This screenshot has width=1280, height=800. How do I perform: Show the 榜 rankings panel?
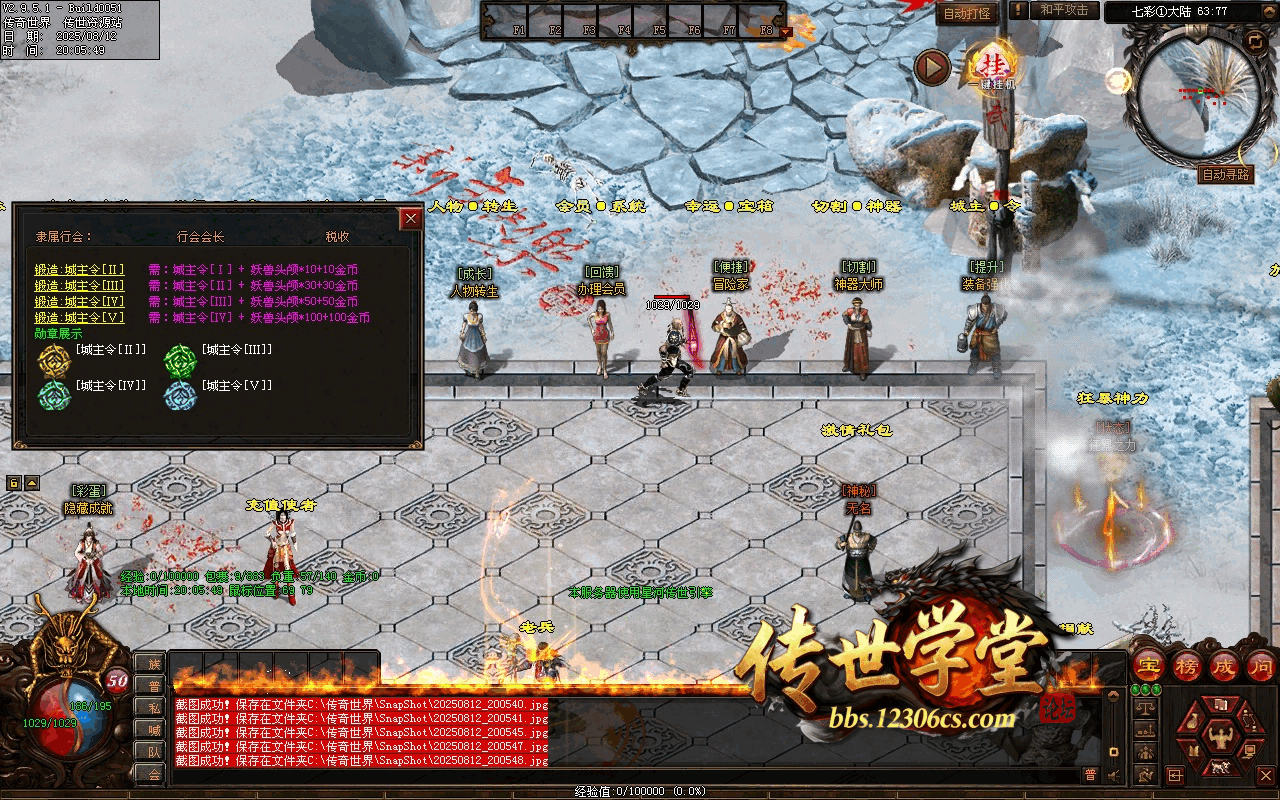point(1187,665)
